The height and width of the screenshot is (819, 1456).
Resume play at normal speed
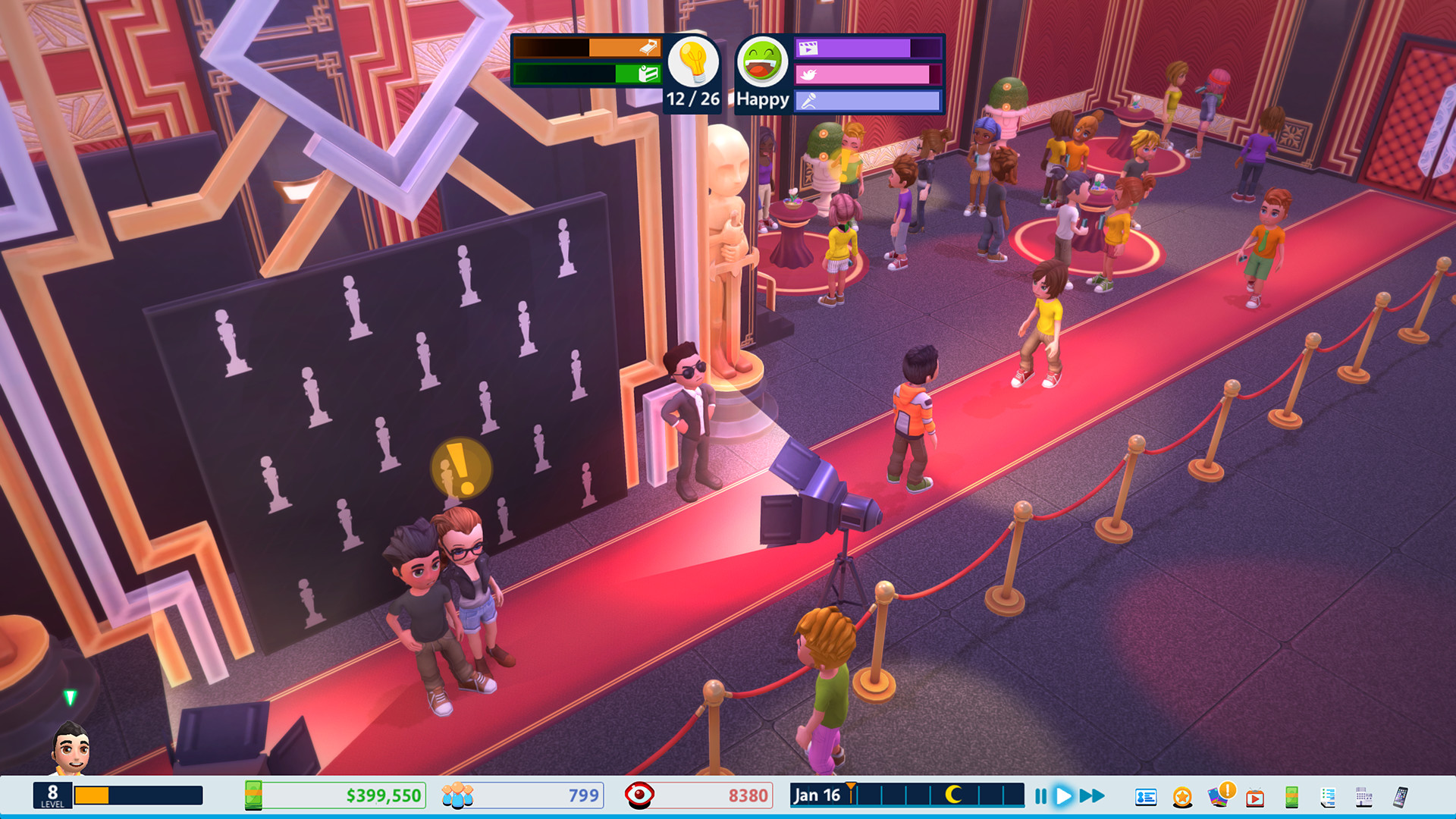click(1064, 796)
